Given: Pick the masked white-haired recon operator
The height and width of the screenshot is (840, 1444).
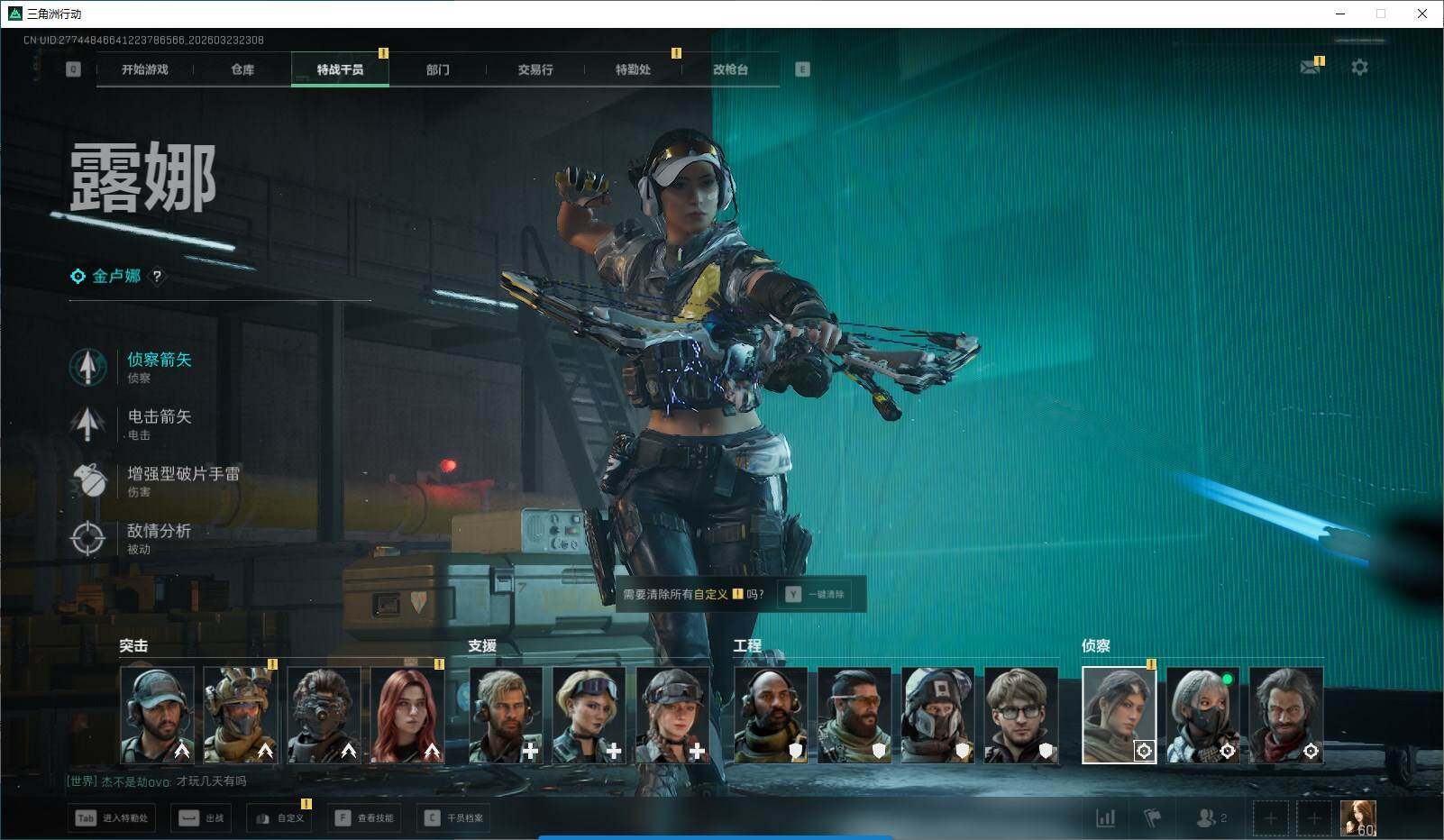Looking at the screenshot, I should coord(1202,716).
